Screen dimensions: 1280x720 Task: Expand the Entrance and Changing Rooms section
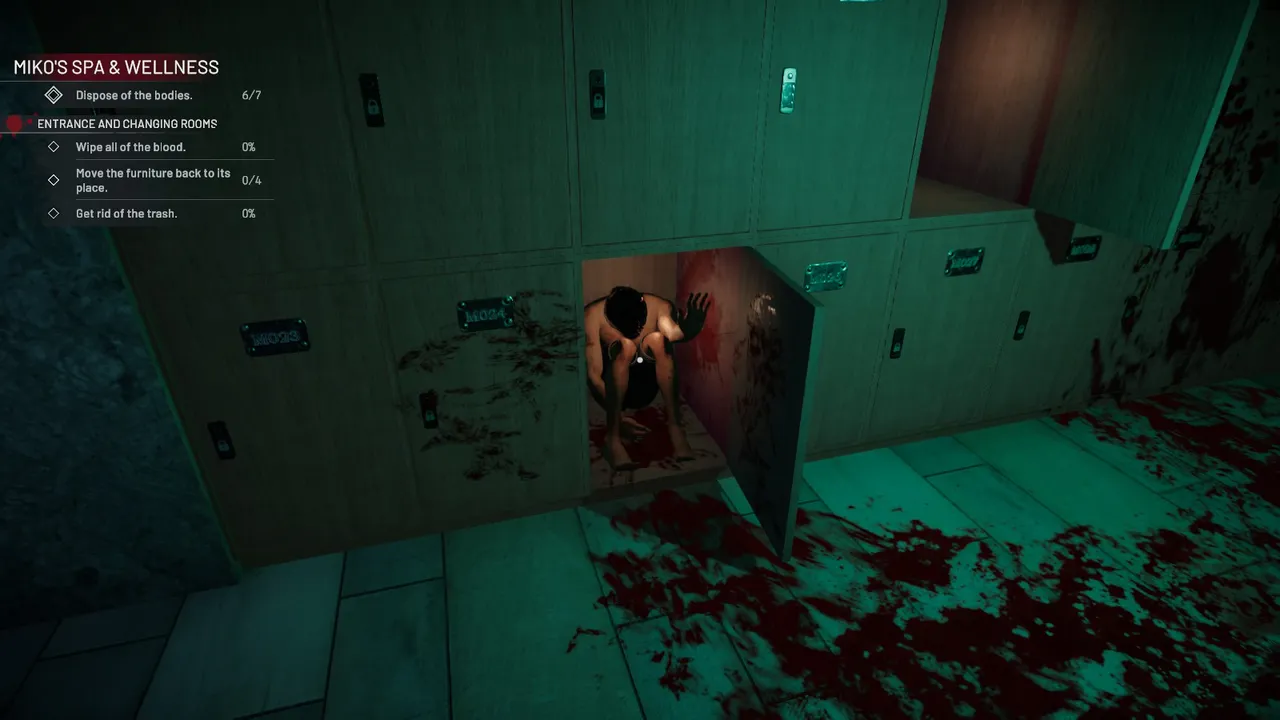point(126,123)
